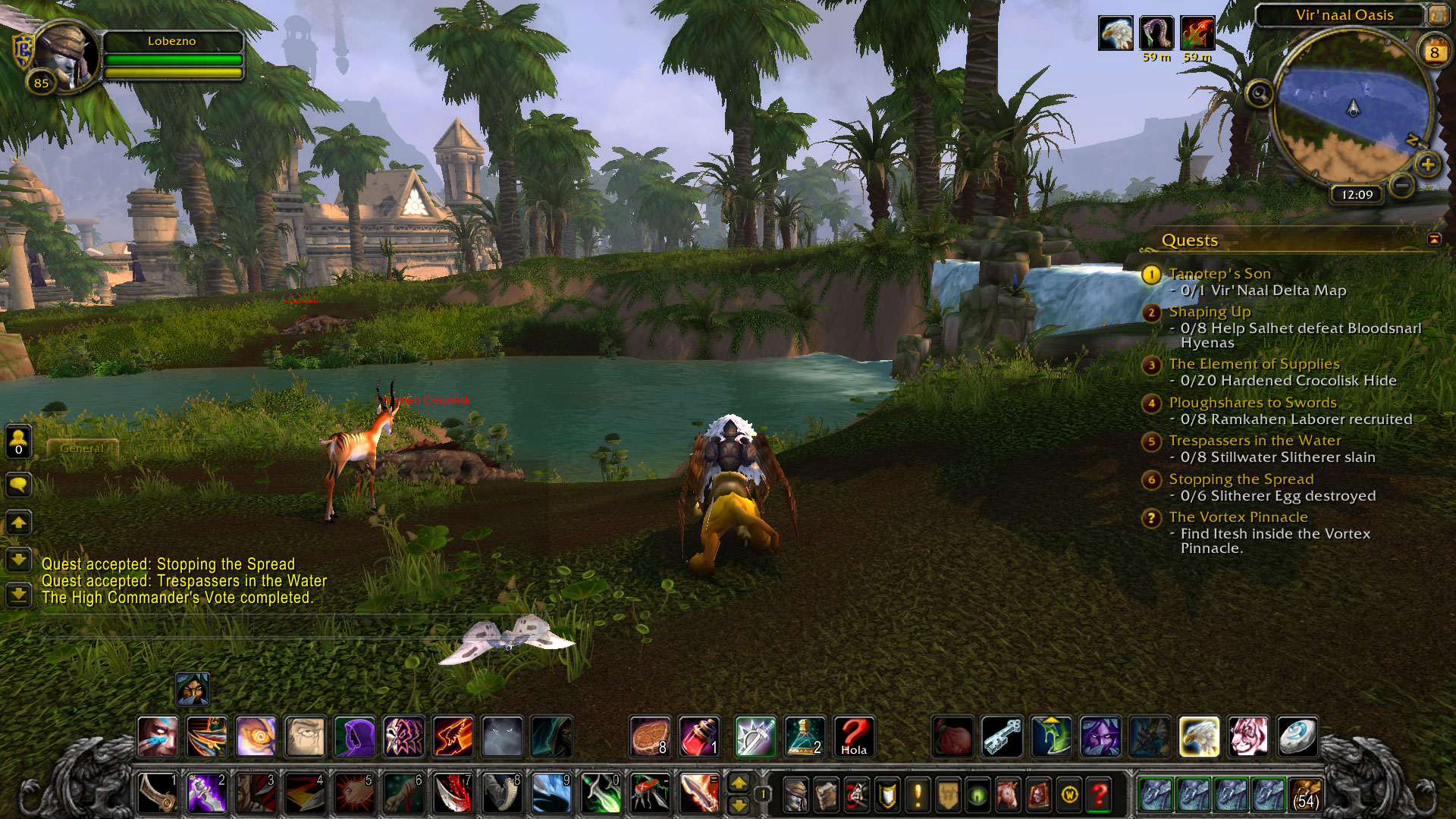Summon the white gryphon mount from the action bar

pos(1199,737)
